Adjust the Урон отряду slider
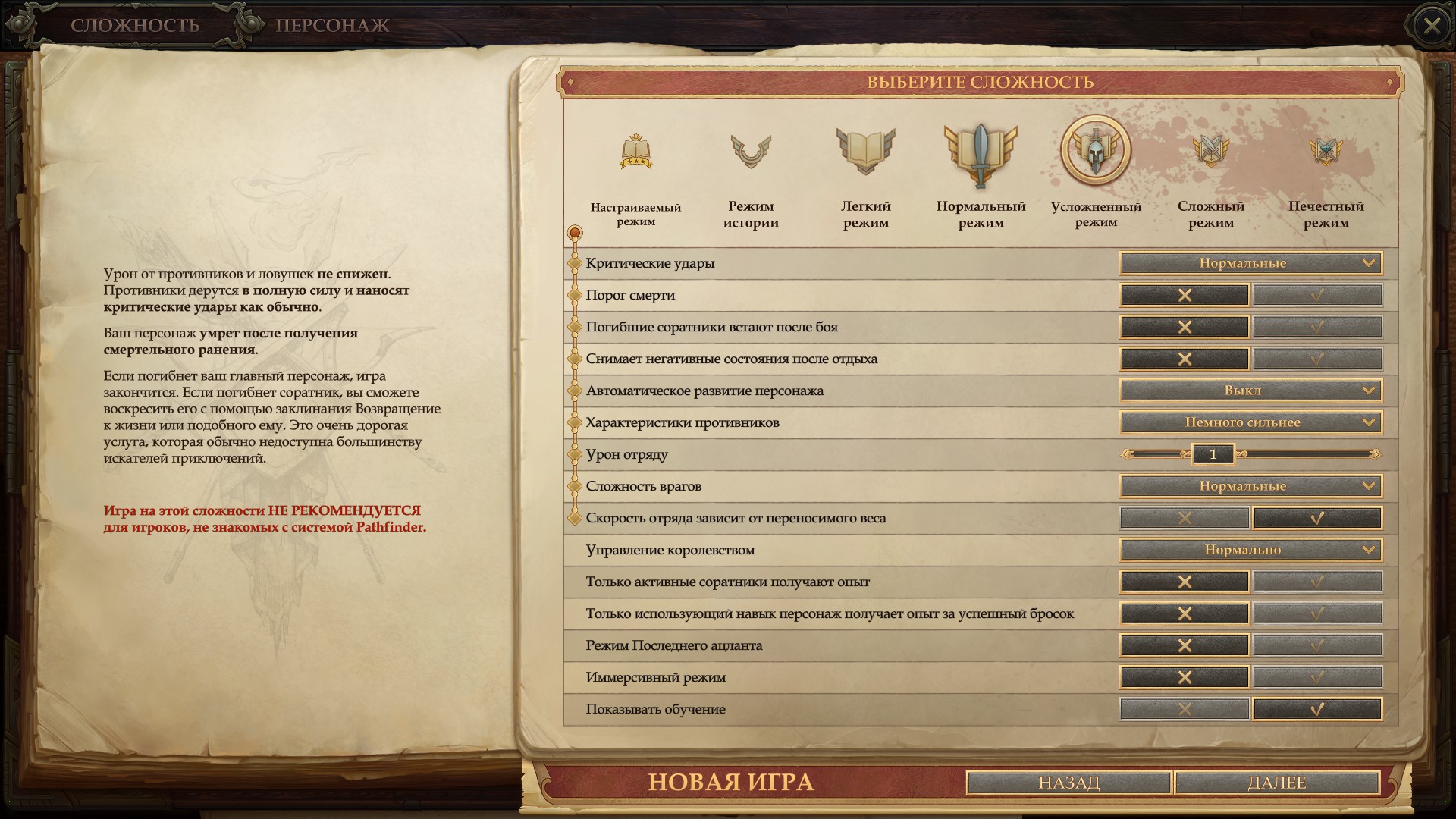This screenshot has height=819, width=1456. (x=1212, y=454)
